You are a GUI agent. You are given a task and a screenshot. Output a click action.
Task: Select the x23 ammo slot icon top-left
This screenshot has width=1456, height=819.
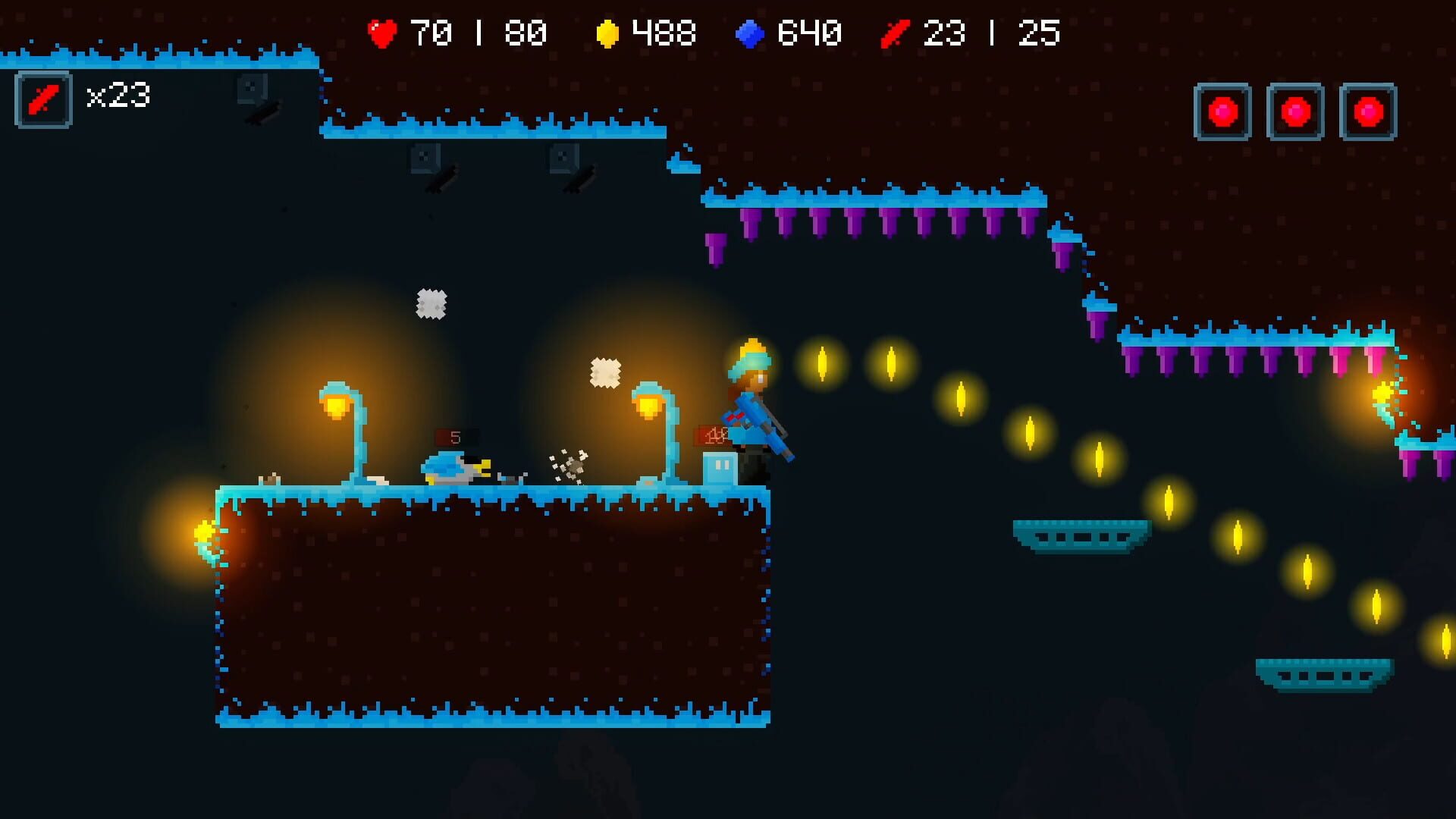tap(43, 97)
